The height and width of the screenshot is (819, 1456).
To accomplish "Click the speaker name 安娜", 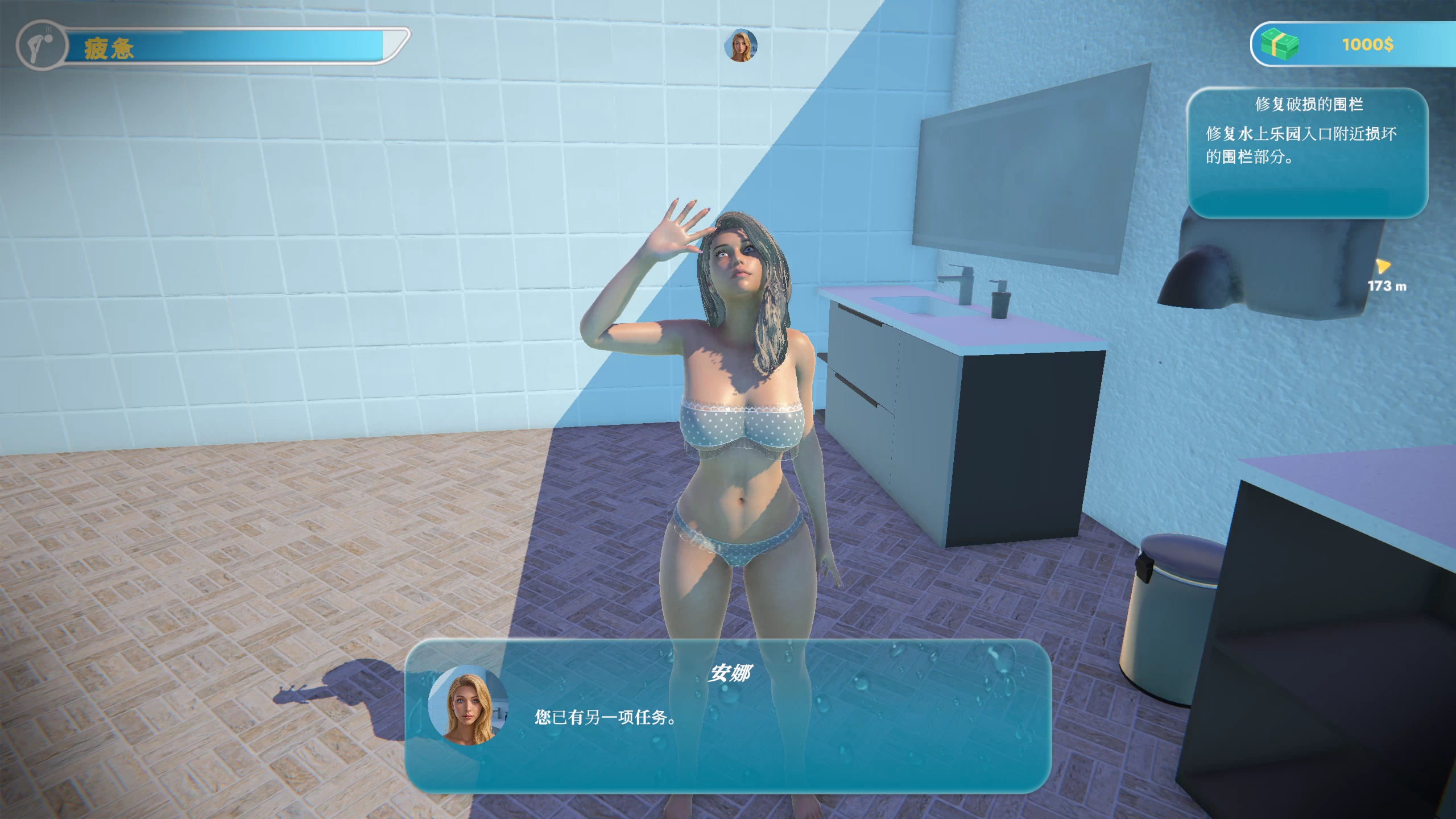I will point(729,673).
